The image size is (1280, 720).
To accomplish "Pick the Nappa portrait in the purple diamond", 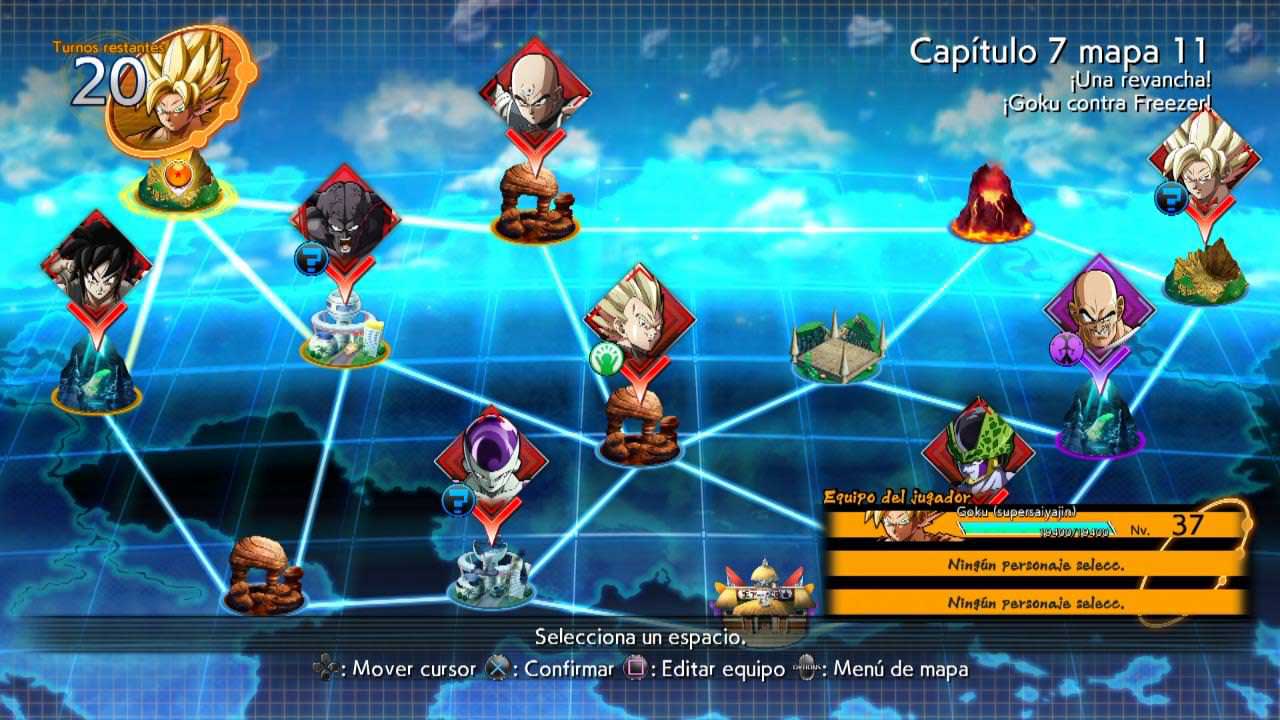I will 1099,308.
